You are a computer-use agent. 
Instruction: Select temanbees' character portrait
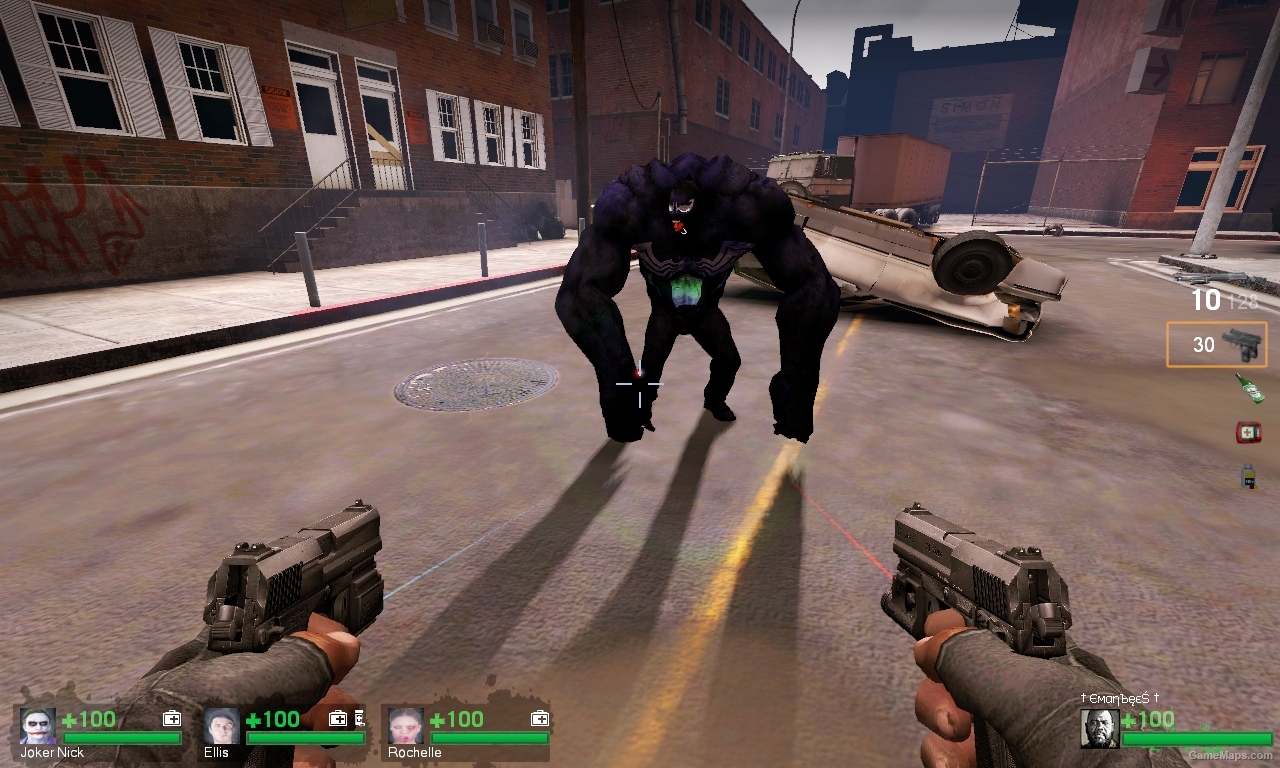[x=1100, y=728]
